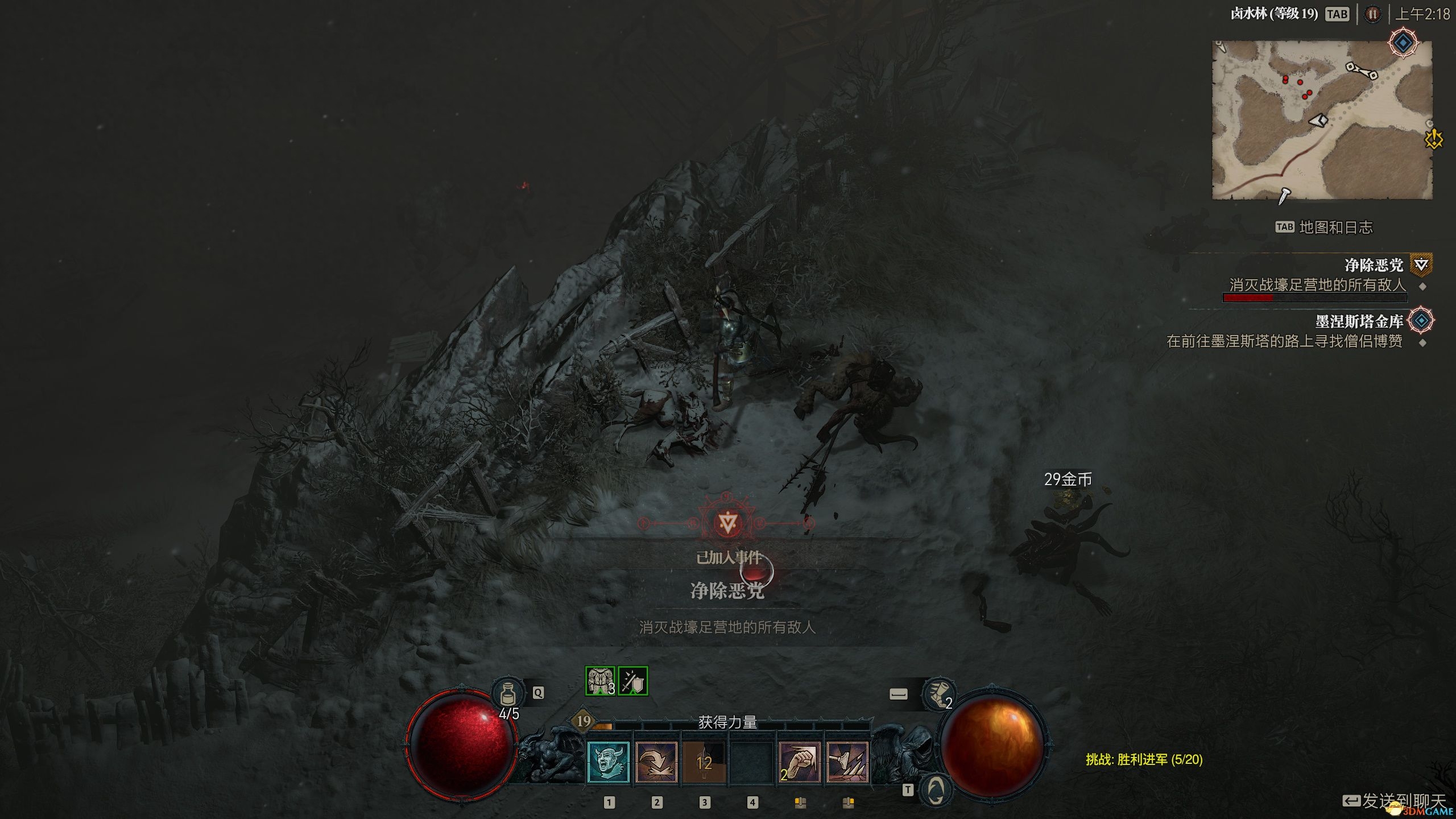Select the blue diamond waypoint marker on minimap

tap(1403, 43)
